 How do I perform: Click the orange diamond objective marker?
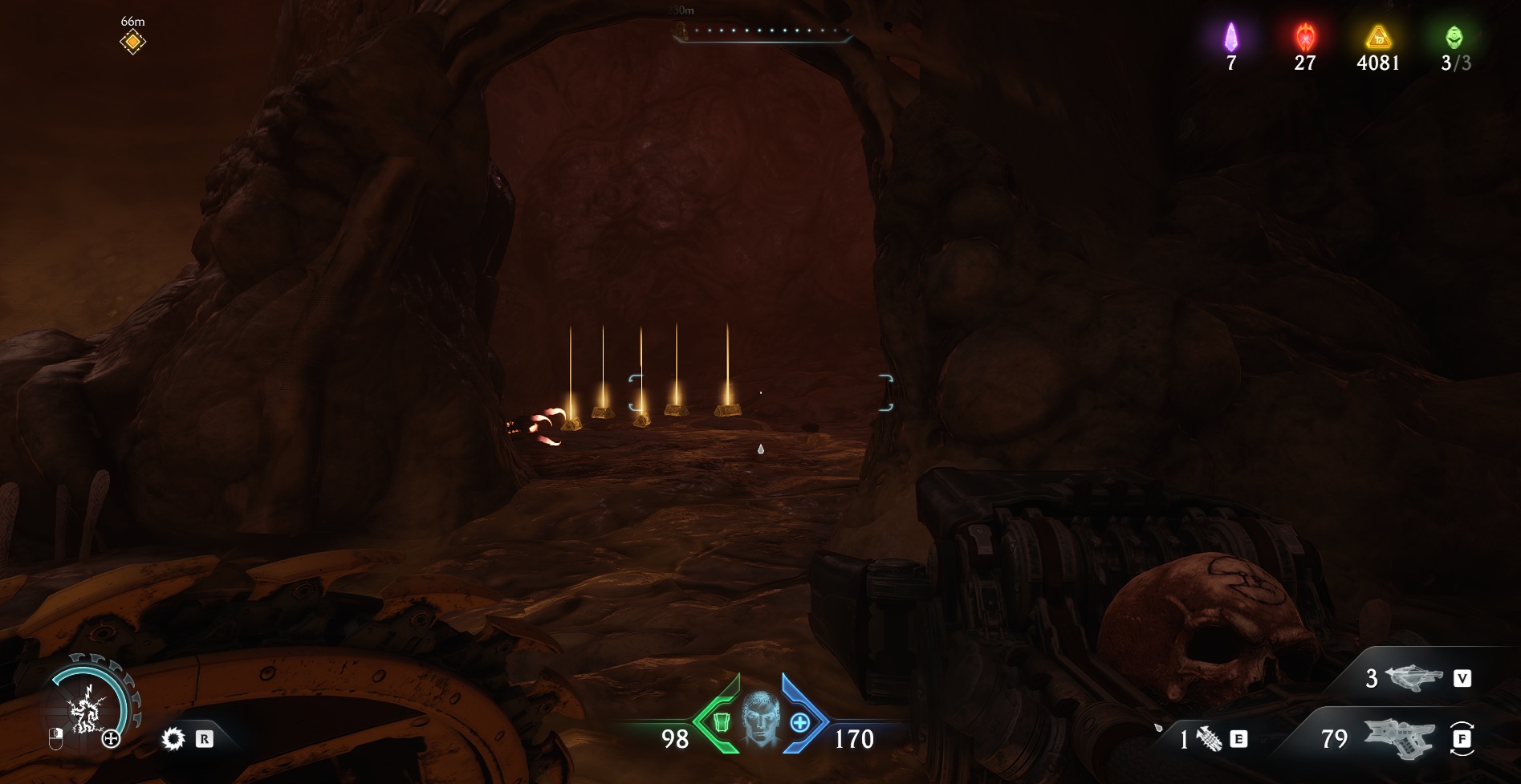click(132, 42)
